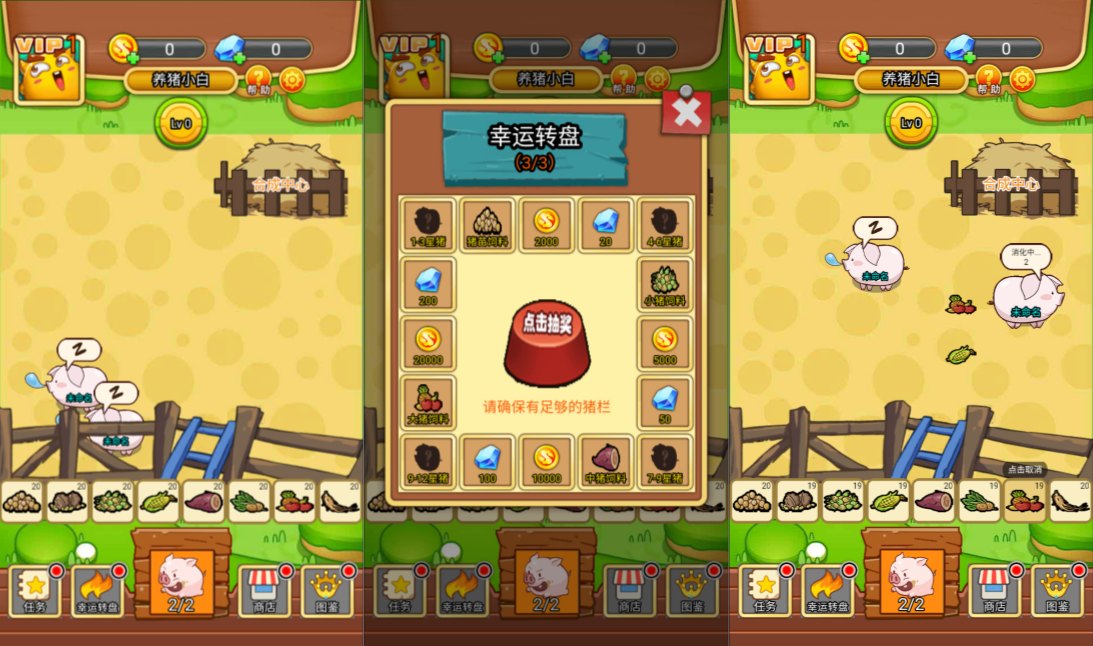Select the 20000 gold coin prize tile

pyautogui.click(x=428, y=343)
